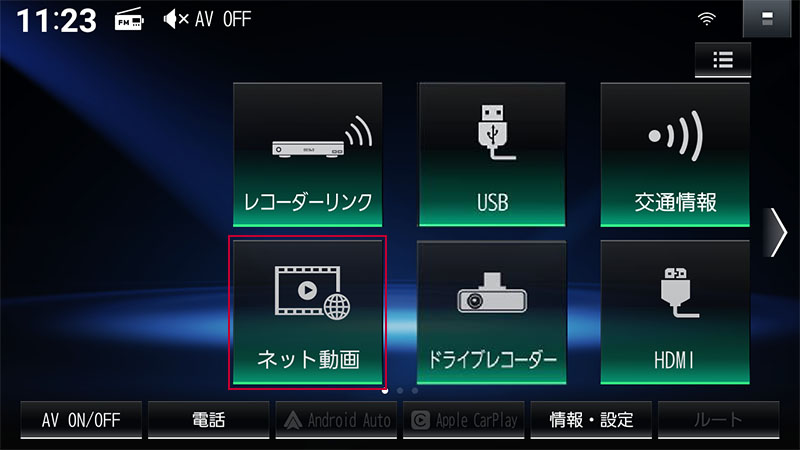The width and height of the screenshot is (800, 450).
Task: Launch ネット動画 internet video
Action: coord(308,312)
